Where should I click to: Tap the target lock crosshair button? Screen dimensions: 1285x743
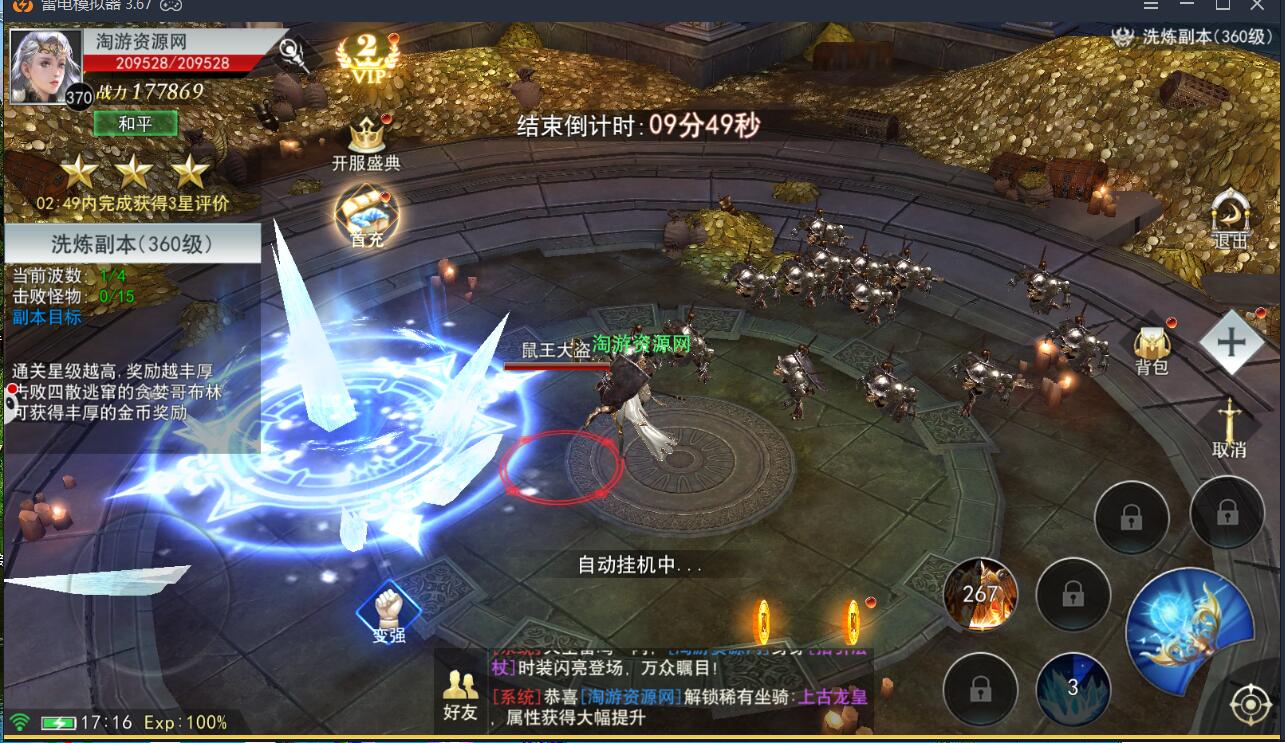1250,705
